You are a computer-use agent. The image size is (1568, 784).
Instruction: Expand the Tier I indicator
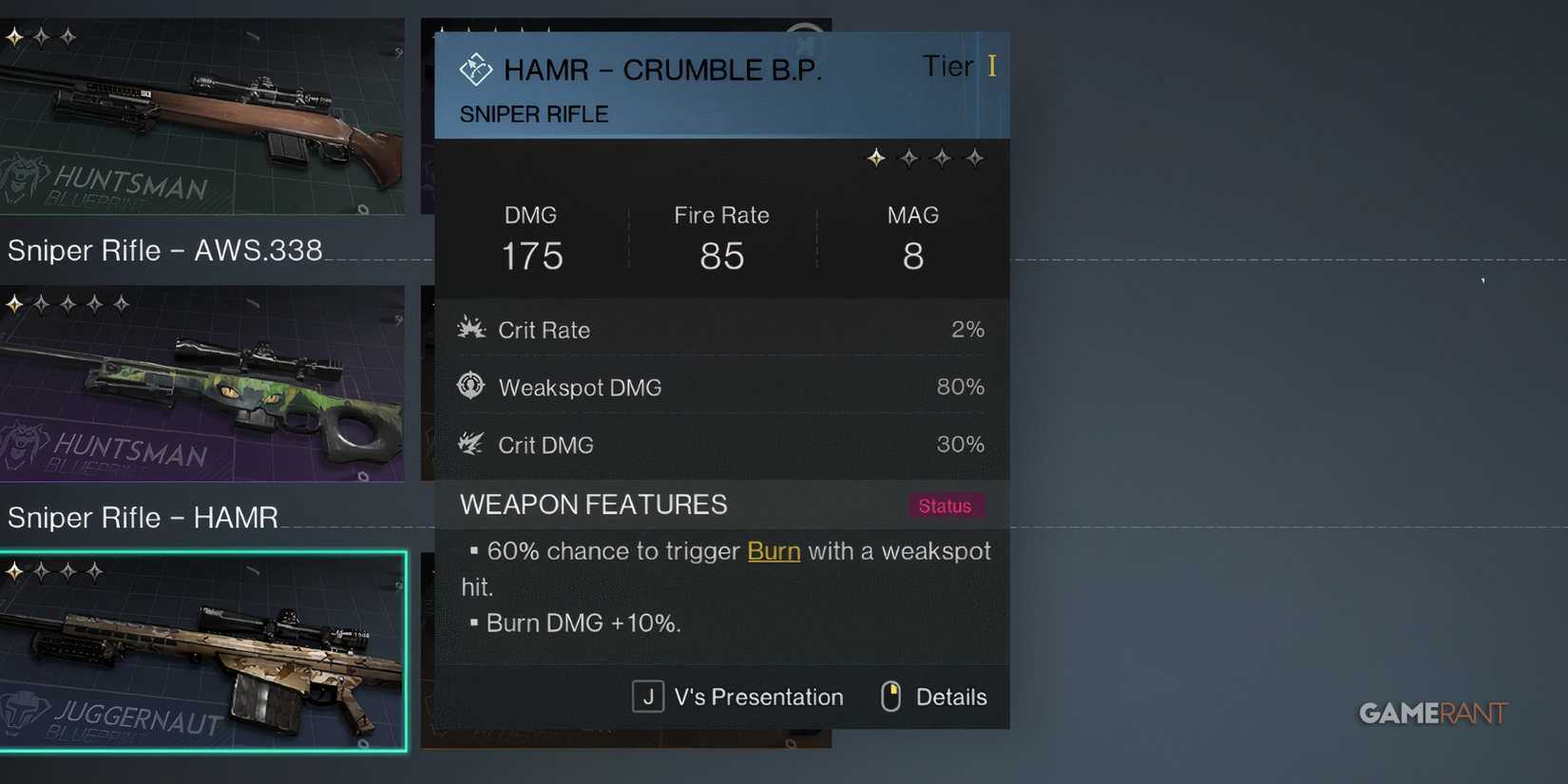[959, 67]
